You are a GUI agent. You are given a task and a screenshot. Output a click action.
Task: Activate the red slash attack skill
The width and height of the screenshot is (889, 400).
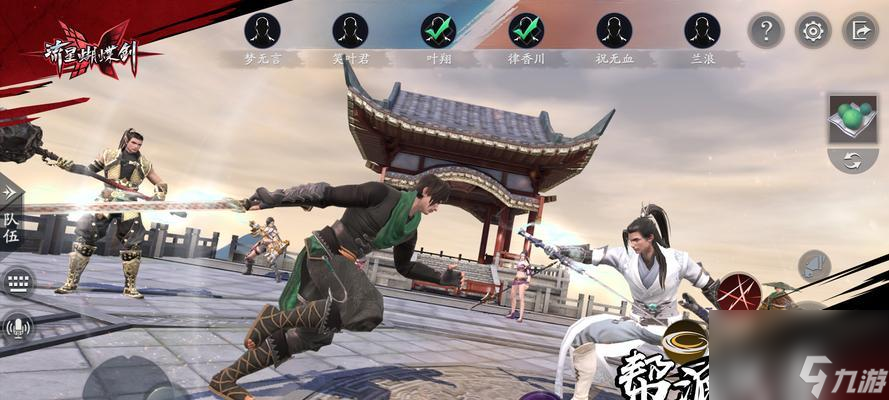click(x=738, y=293)
